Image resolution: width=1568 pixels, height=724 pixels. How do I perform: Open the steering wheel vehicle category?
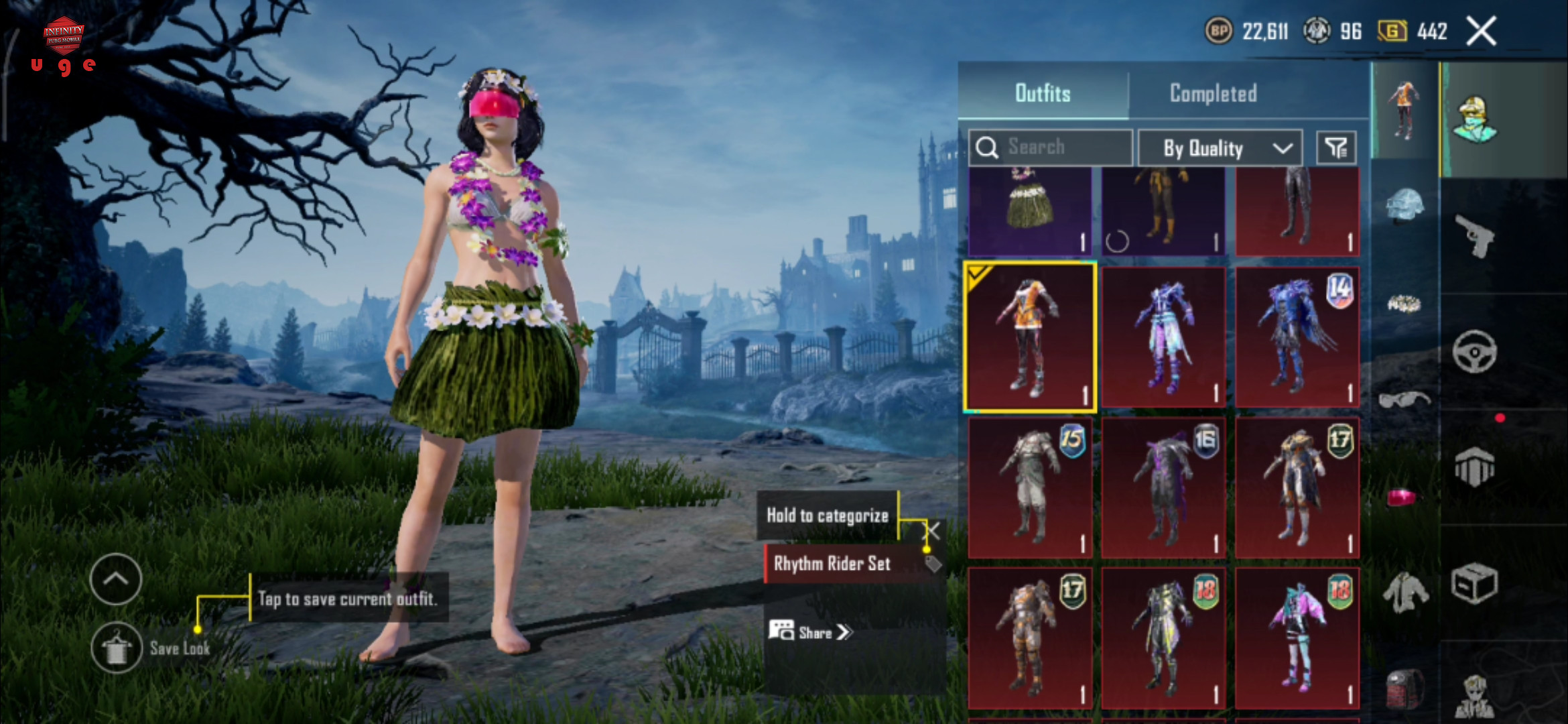coord(1474,351)
